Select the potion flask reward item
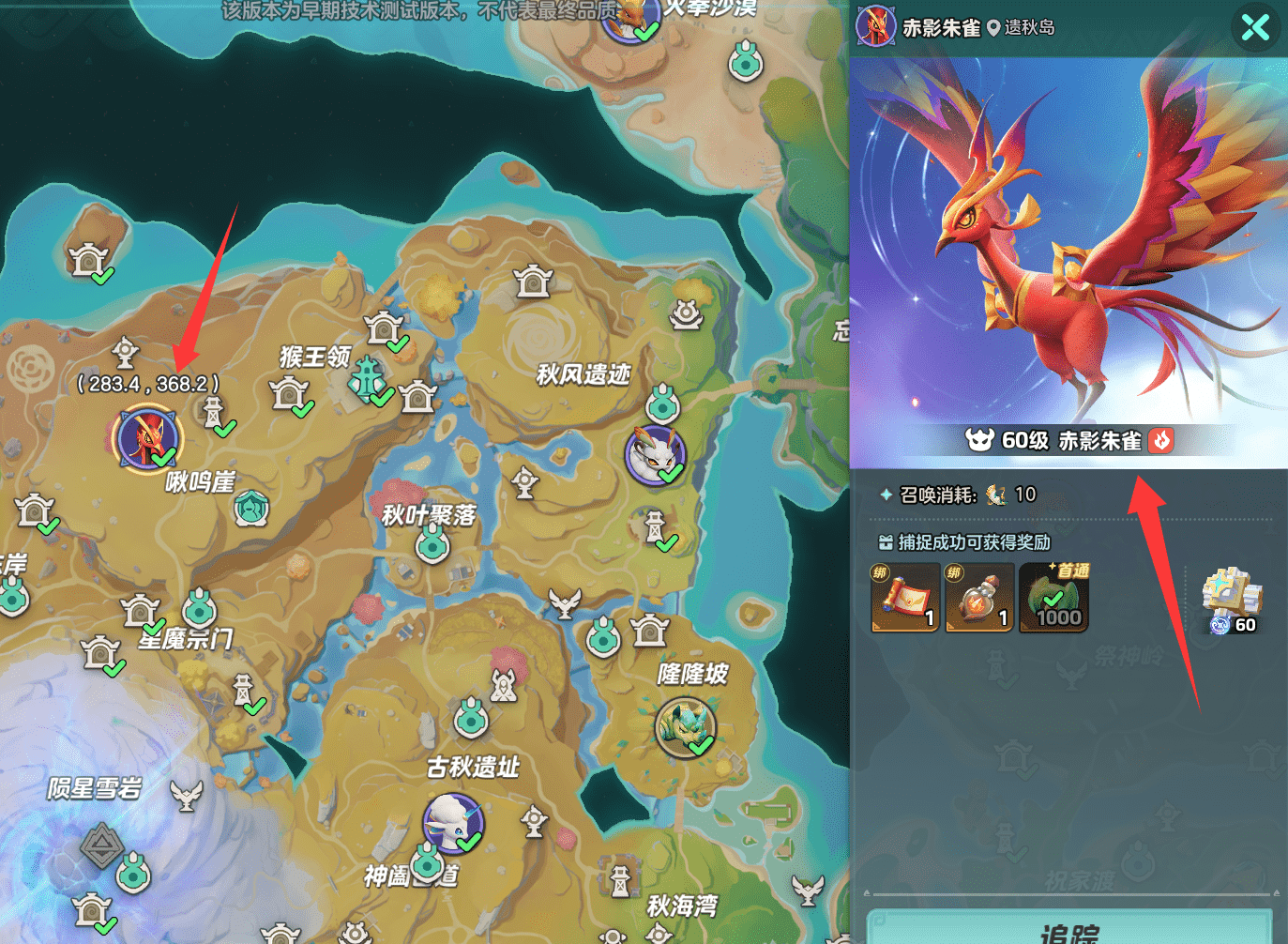 (979, 598)
